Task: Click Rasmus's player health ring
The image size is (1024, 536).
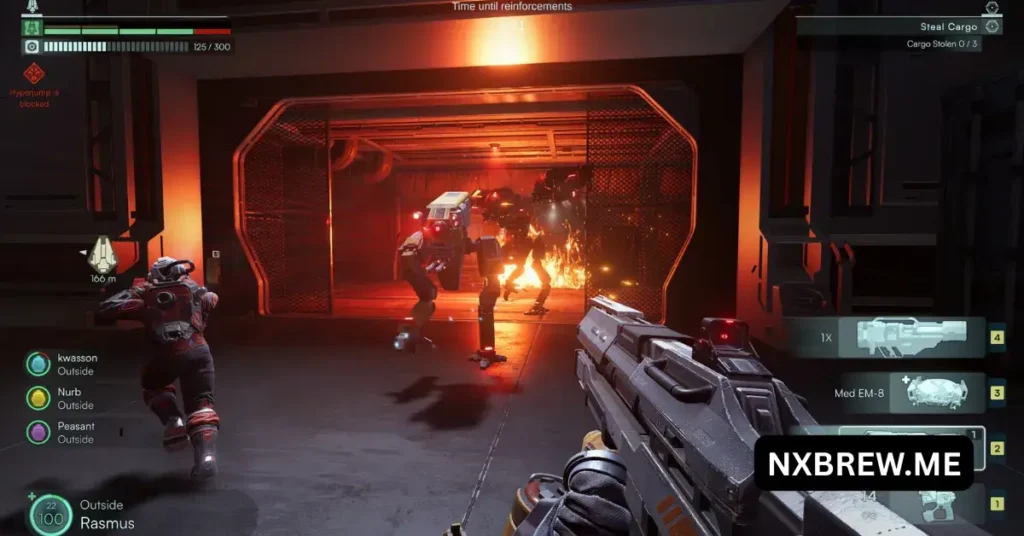Action: [51, 514]
